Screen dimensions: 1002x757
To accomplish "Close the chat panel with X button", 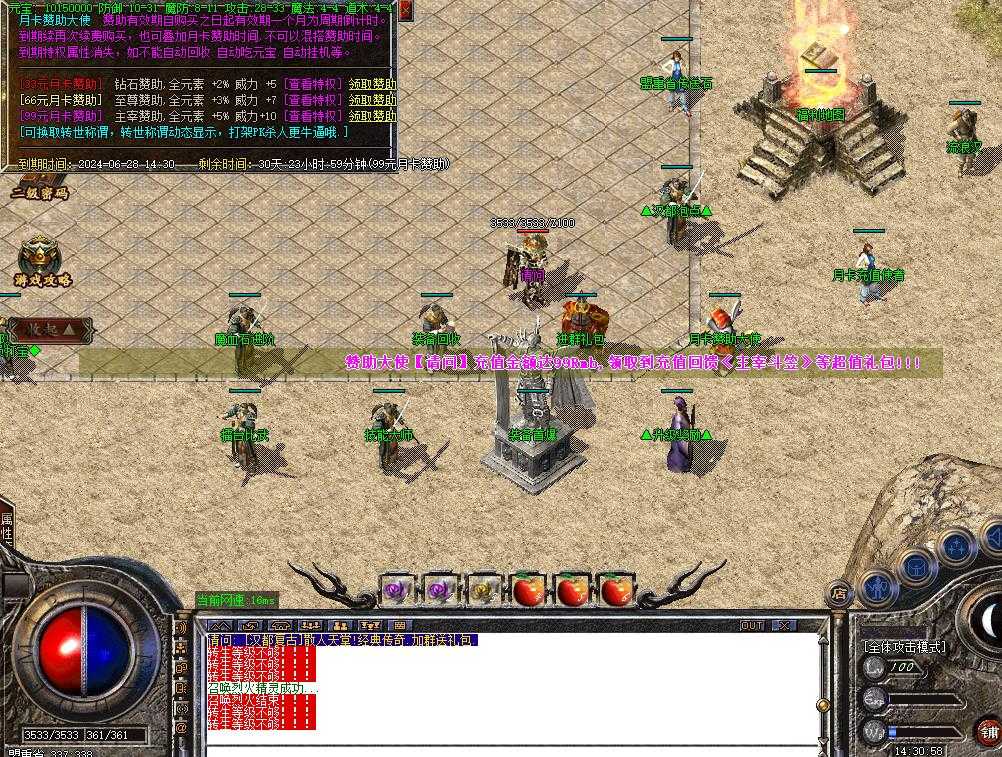I will click(784, 626).
